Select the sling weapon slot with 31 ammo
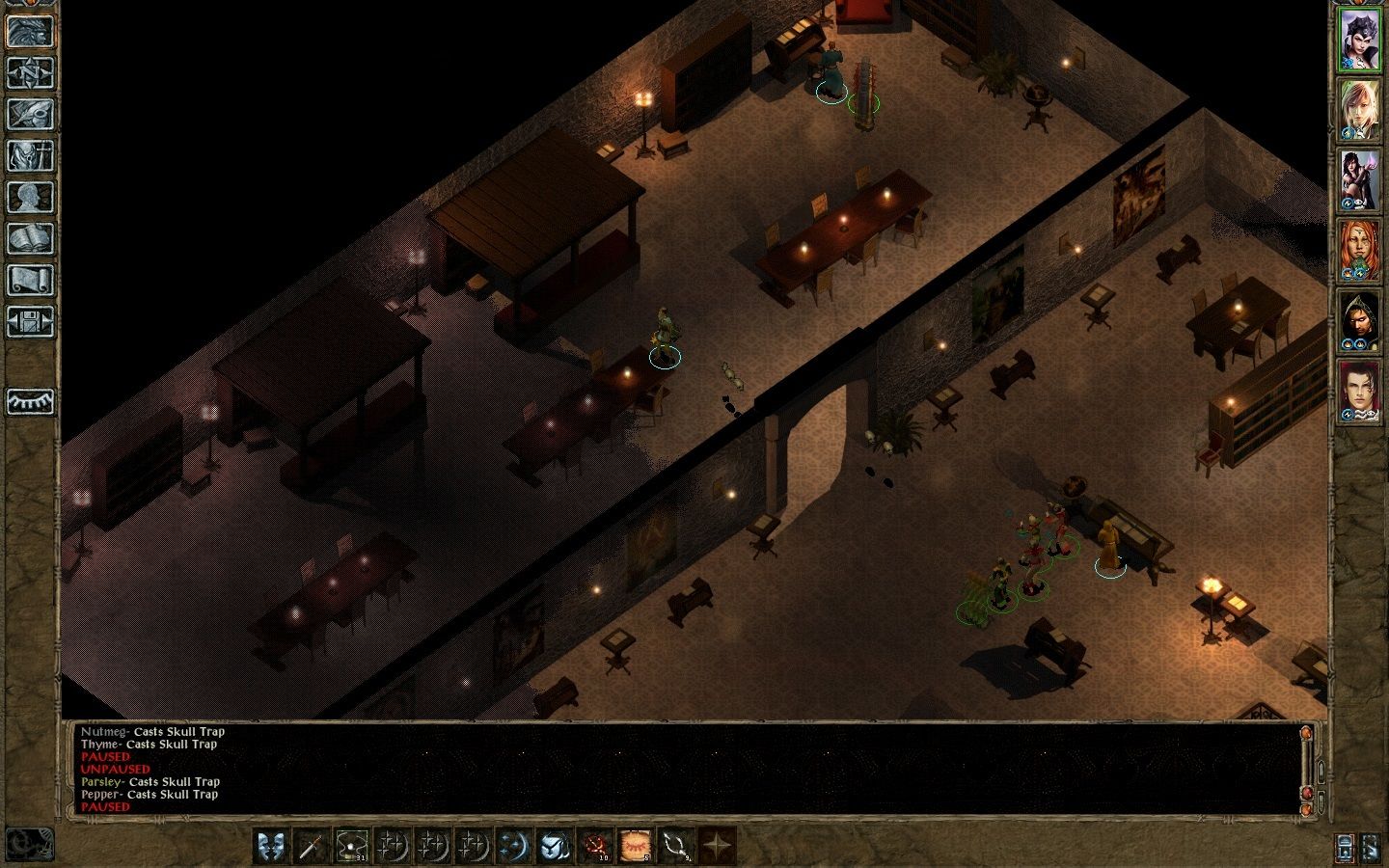 click(x=351, y=846)
